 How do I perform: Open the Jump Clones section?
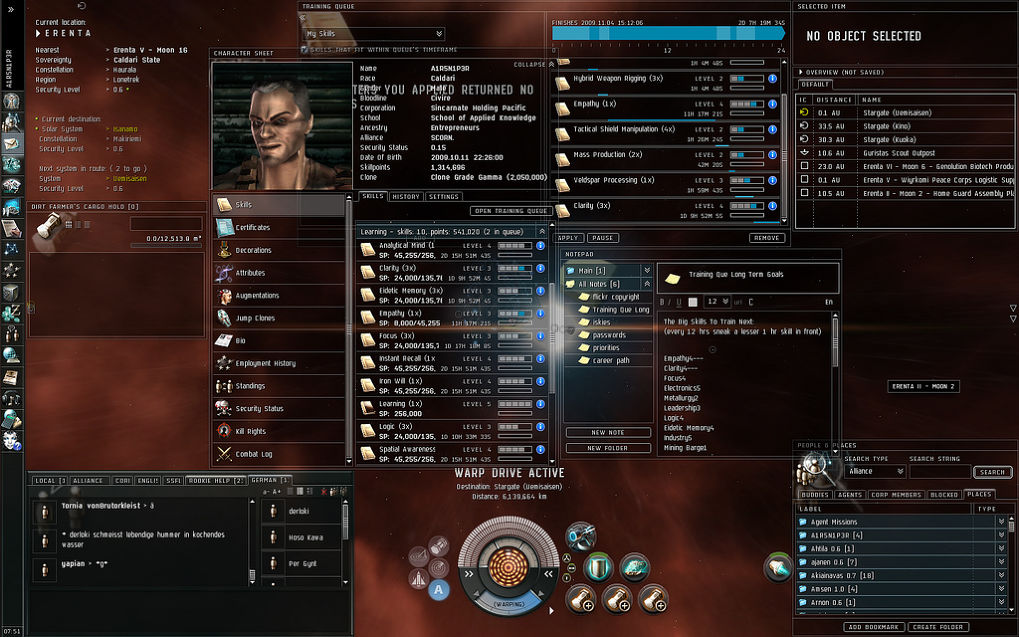[x=256, y=318]
